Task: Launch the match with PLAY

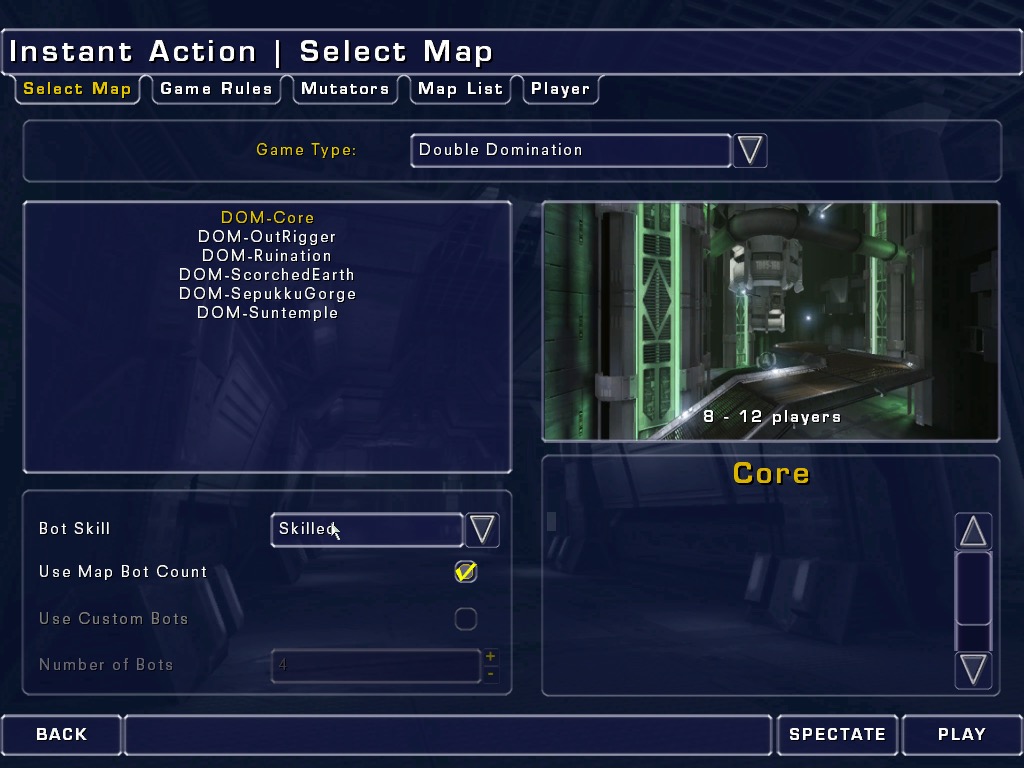Action: 961,734
